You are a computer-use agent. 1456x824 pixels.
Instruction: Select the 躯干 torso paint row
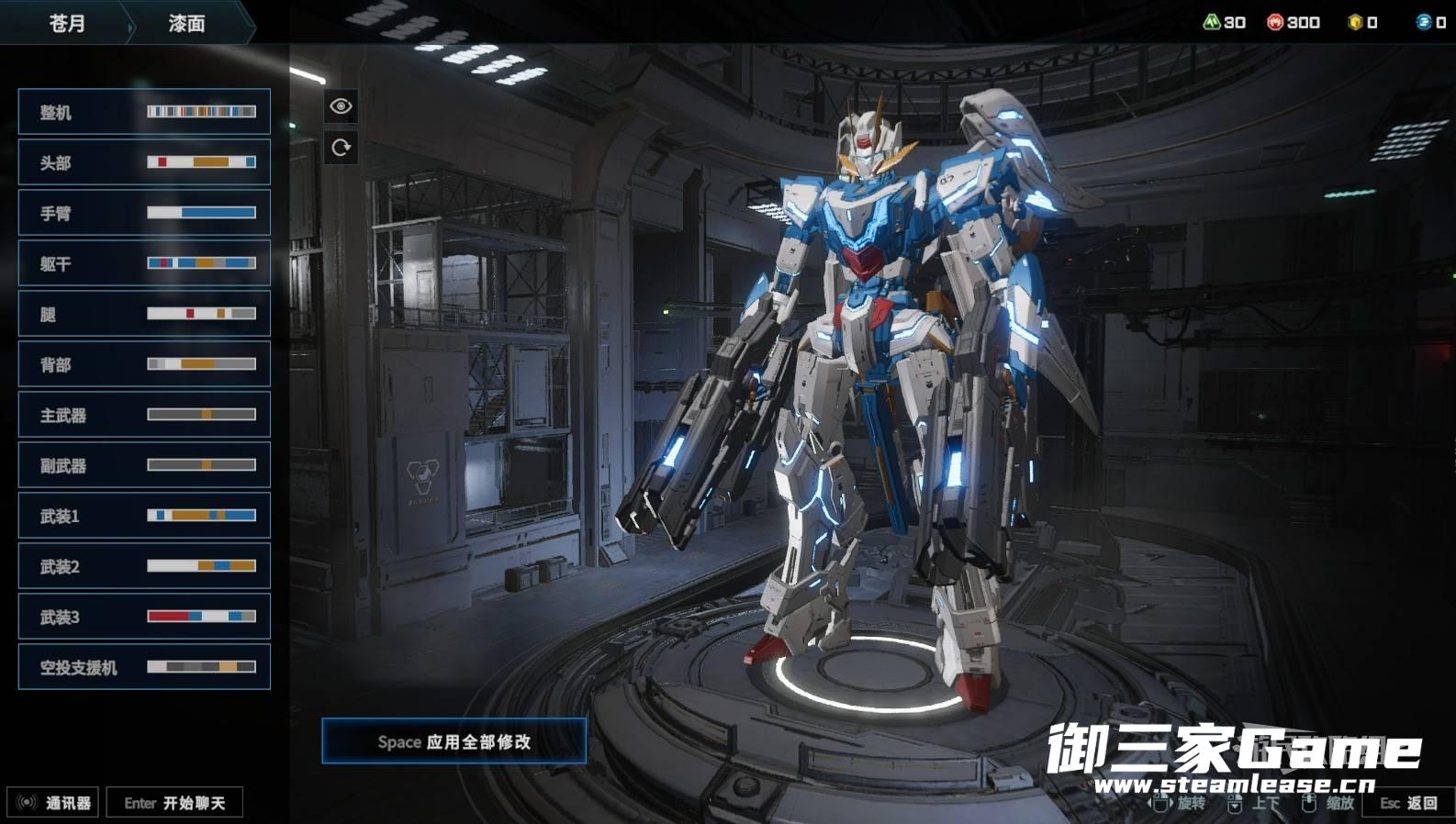[144, 263]
